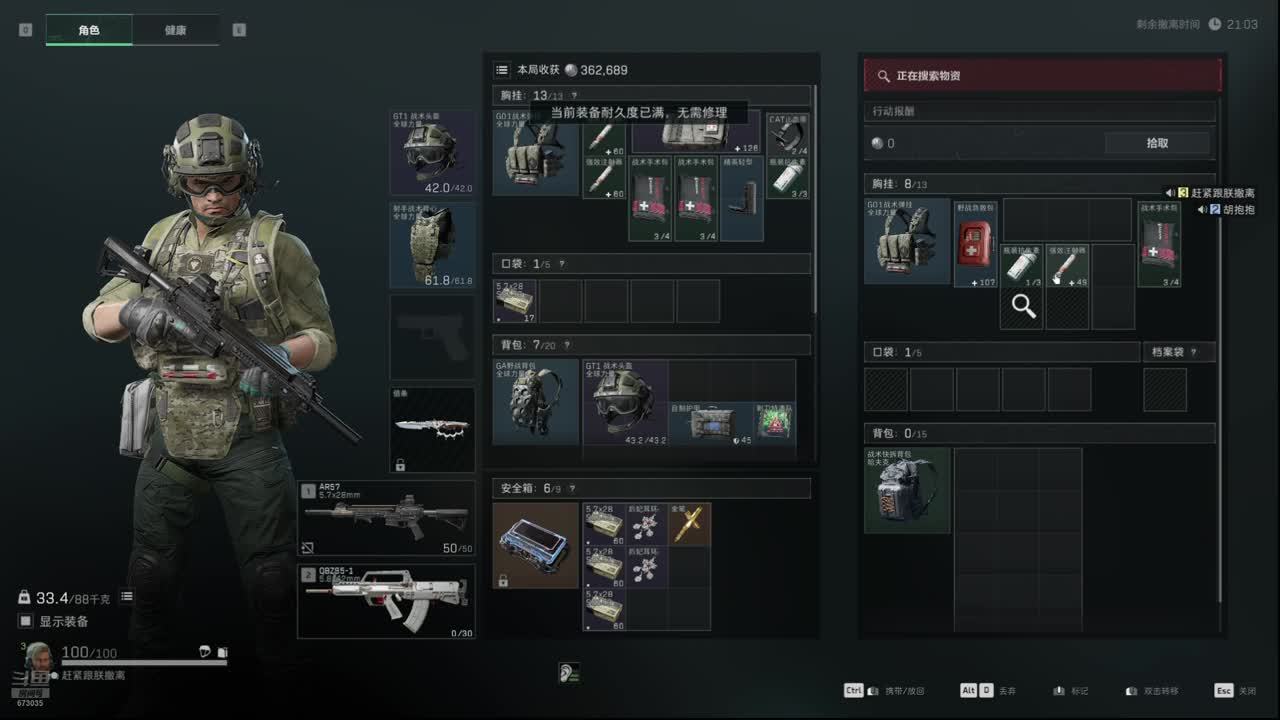This screenshot has height=720, width=1280.
Task: Click the ear icon at bottom
Action: click(569, 673)
